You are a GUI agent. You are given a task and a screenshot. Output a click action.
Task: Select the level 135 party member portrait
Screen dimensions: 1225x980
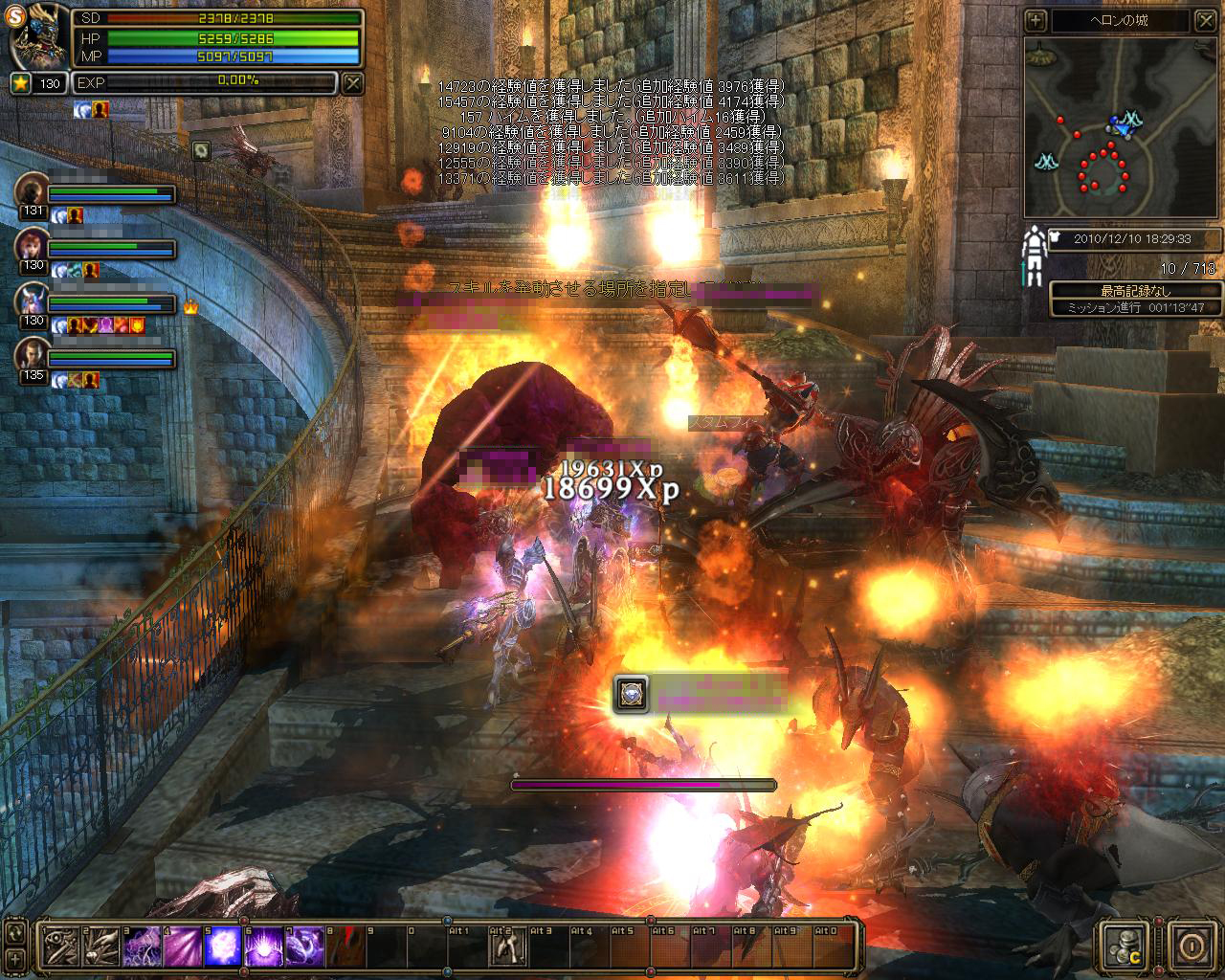[32, 354]
